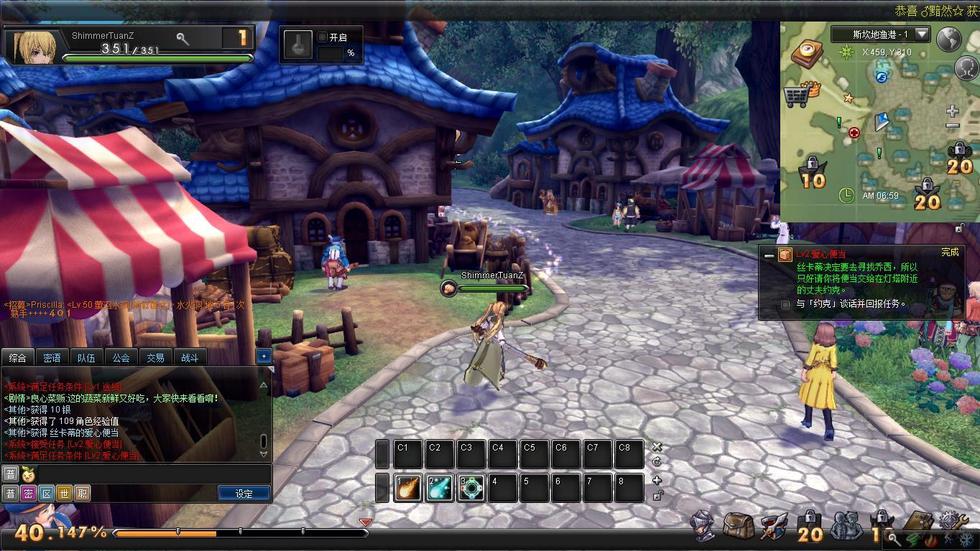Collapse the 爱心便当 quest tracker entry

point(768,255)
